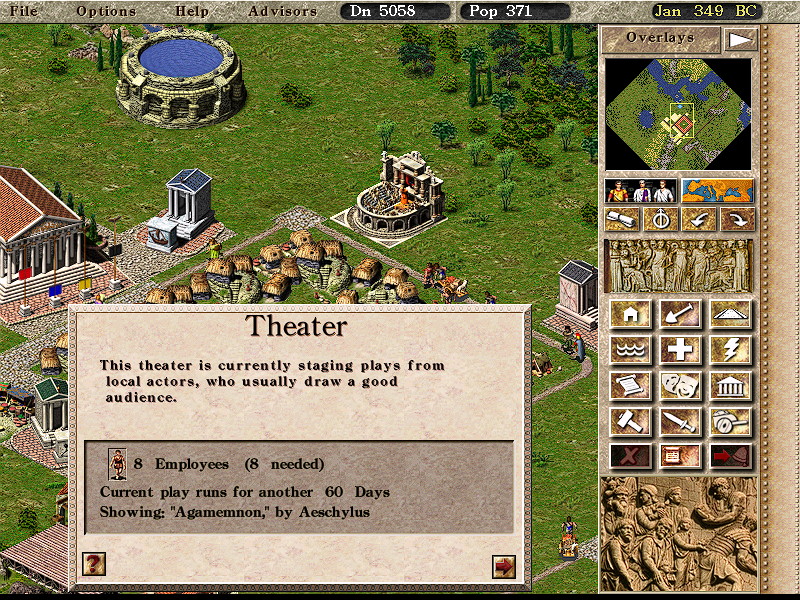Open the File menu
This screenshot has width=800, height=600.
click(24, 11)
